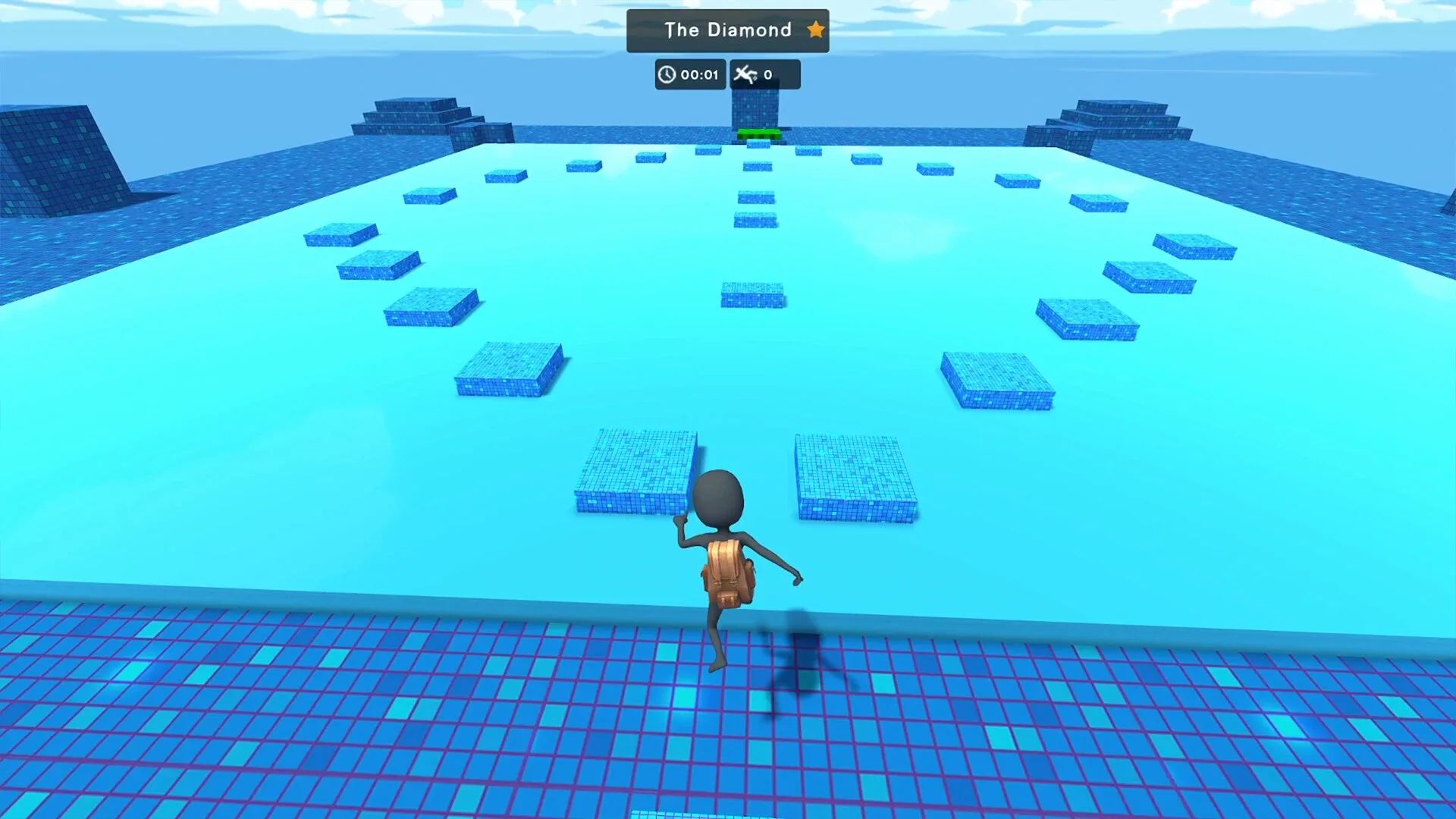Viewport: 1456px width, 819px height.
Task: Click the small center platform mid-course
Action: pos(753,296)
